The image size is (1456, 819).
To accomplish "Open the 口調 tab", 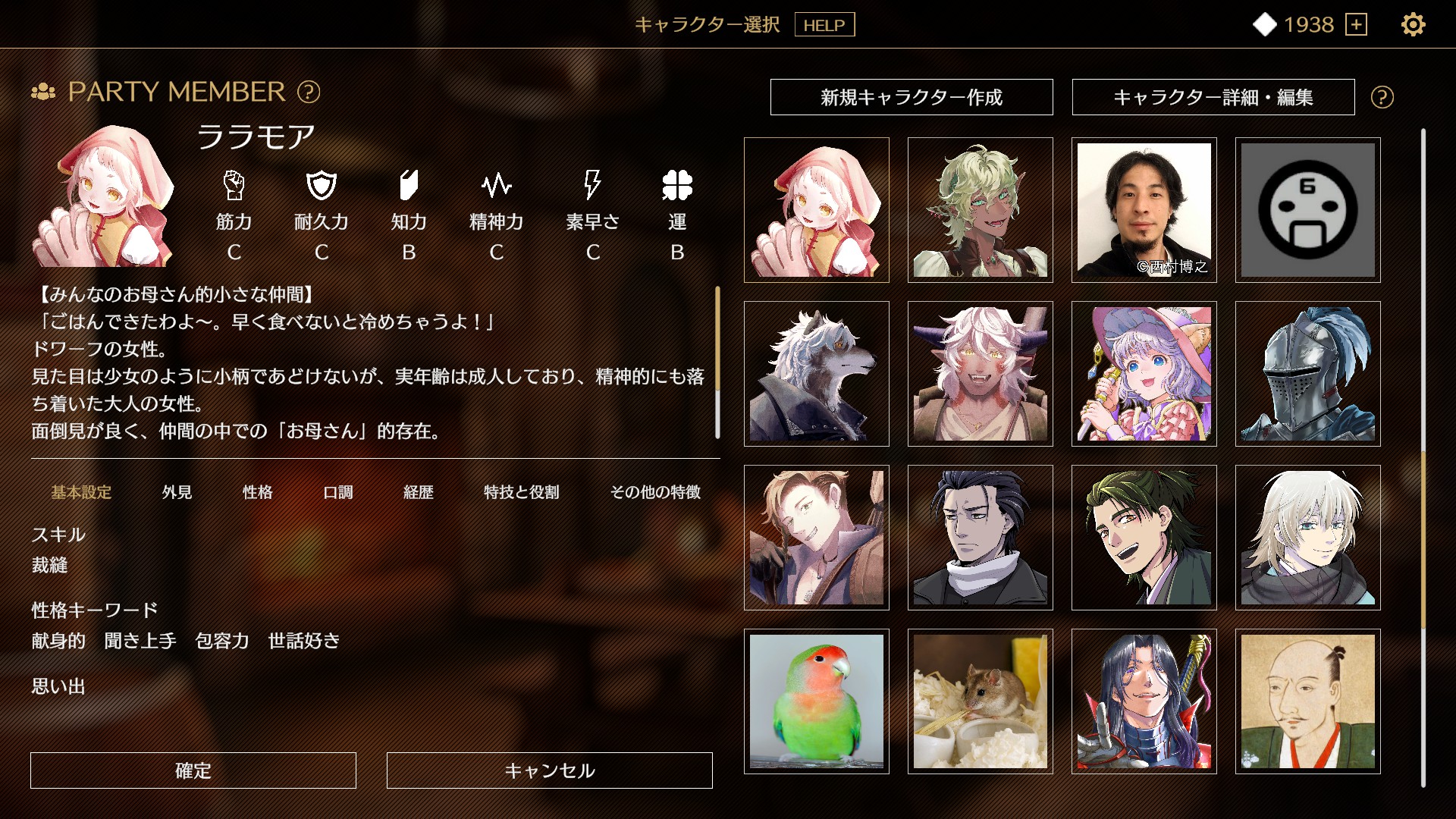I will coord(339,492).
